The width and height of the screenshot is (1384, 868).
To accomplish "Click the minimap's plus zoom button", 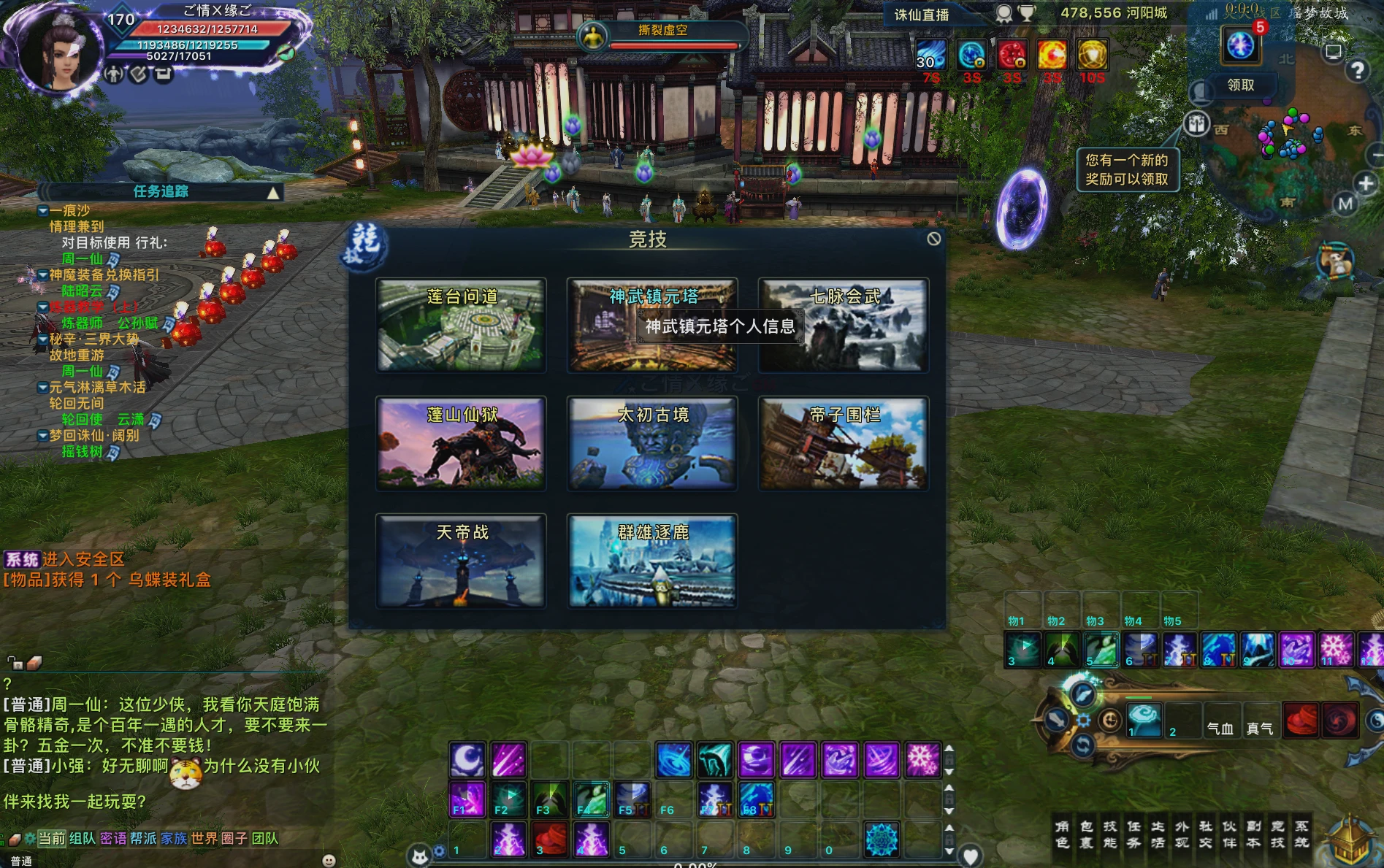I will [x=1366, y=183].
